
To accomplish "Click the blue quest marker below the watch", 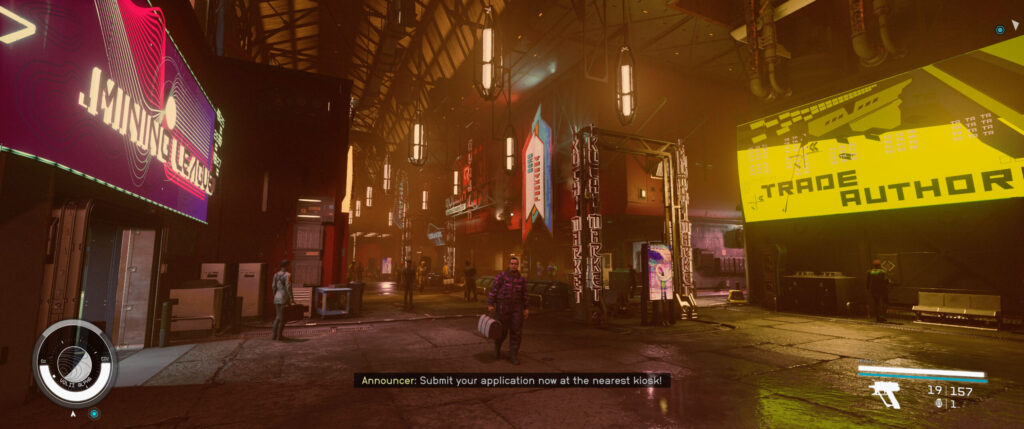I will pyautogui.click(x=94, y=413).
